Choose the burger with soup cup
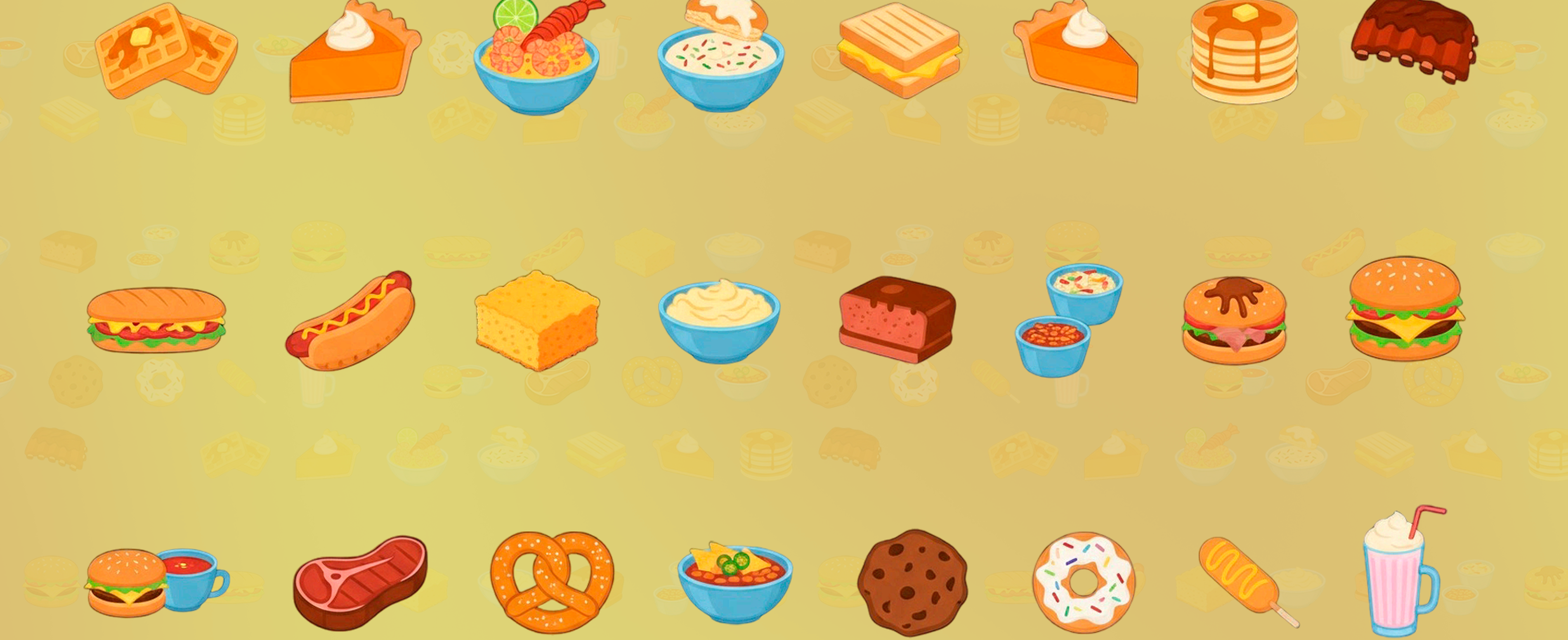The image size is (1568, 640). click(x=155, y=582)
